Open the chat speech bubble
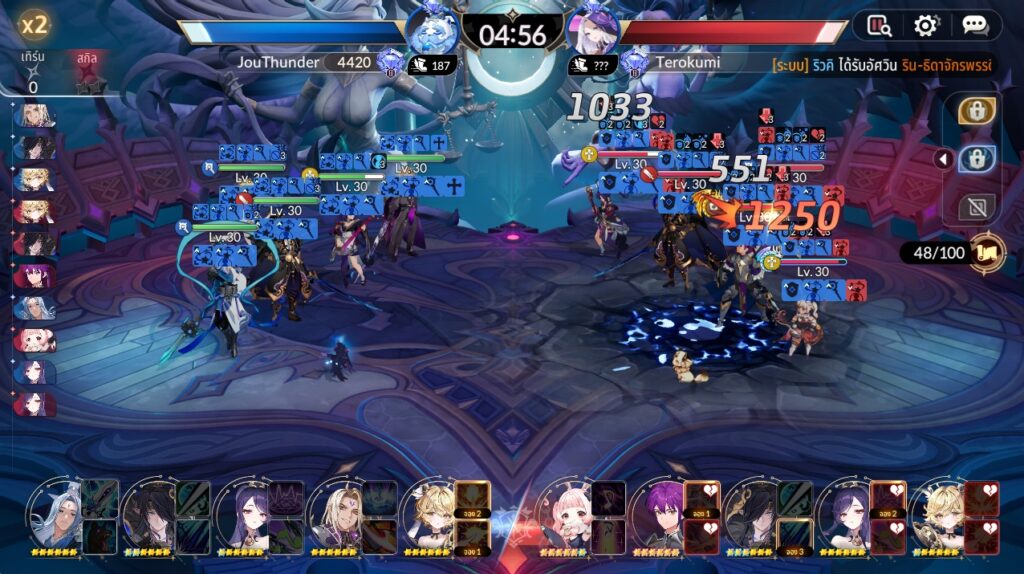 coord(974,25)
